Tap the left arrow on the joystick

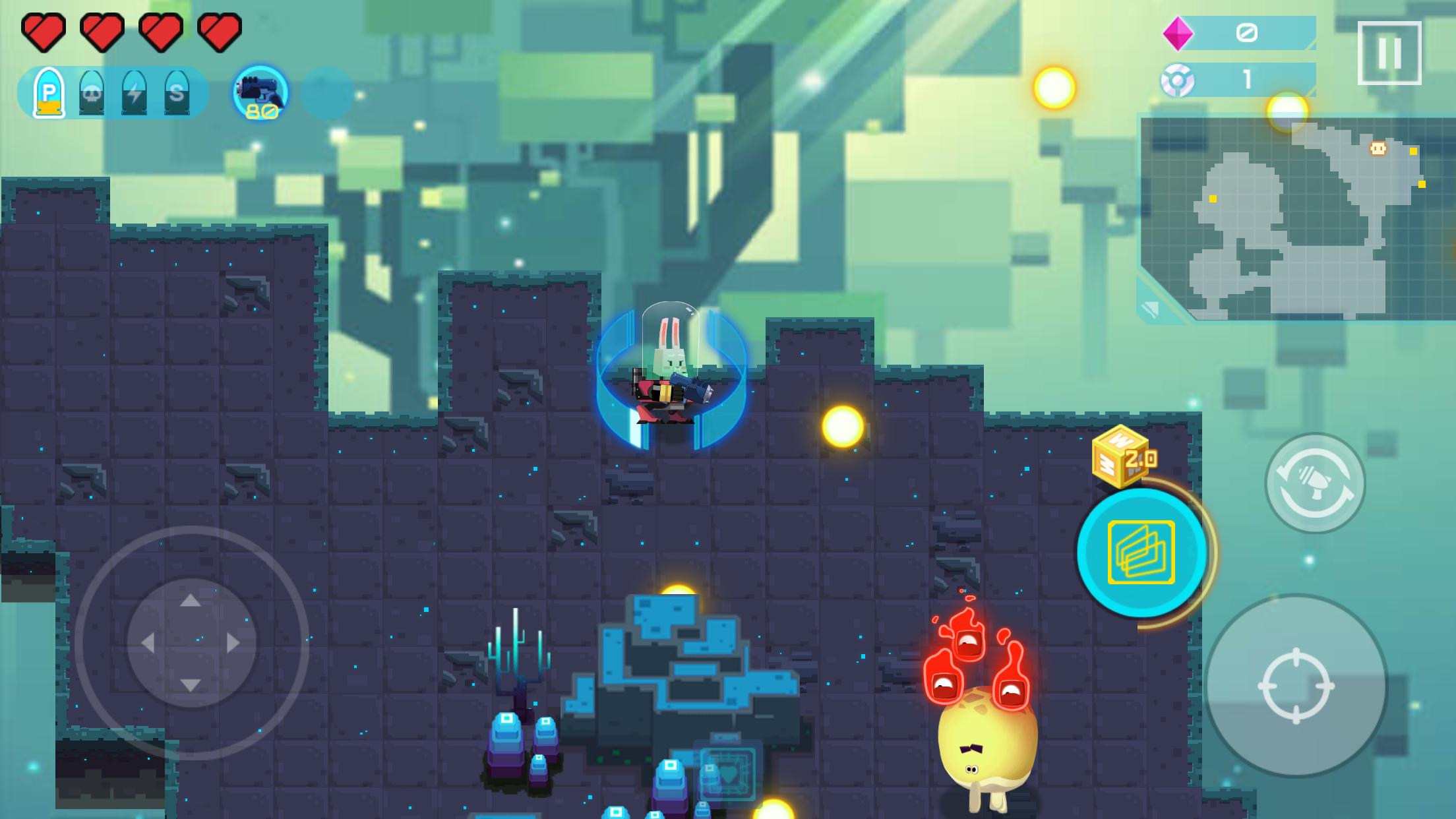coord(148,643)
